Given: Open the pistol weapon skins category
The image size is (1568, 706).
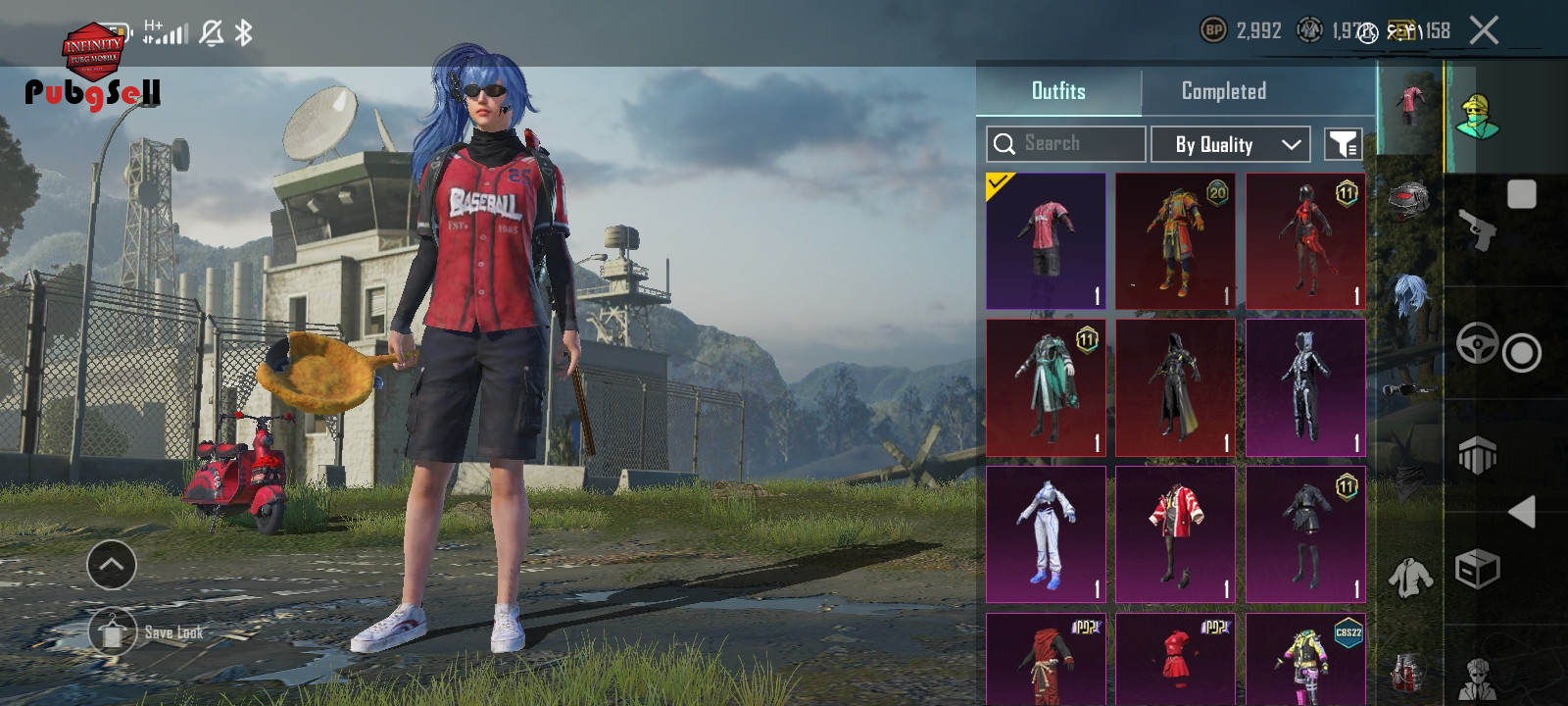Looking at the screenshot, I should coord(1478,230).
